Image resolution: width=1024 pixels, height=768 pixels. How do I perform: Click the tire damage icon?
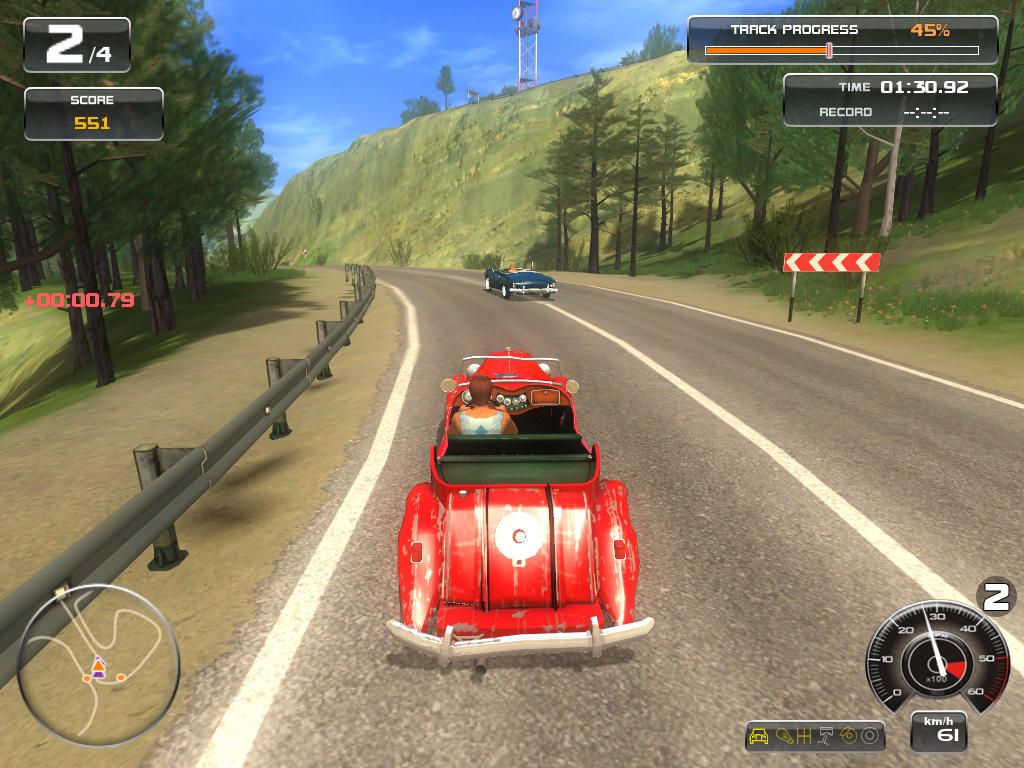869,737
